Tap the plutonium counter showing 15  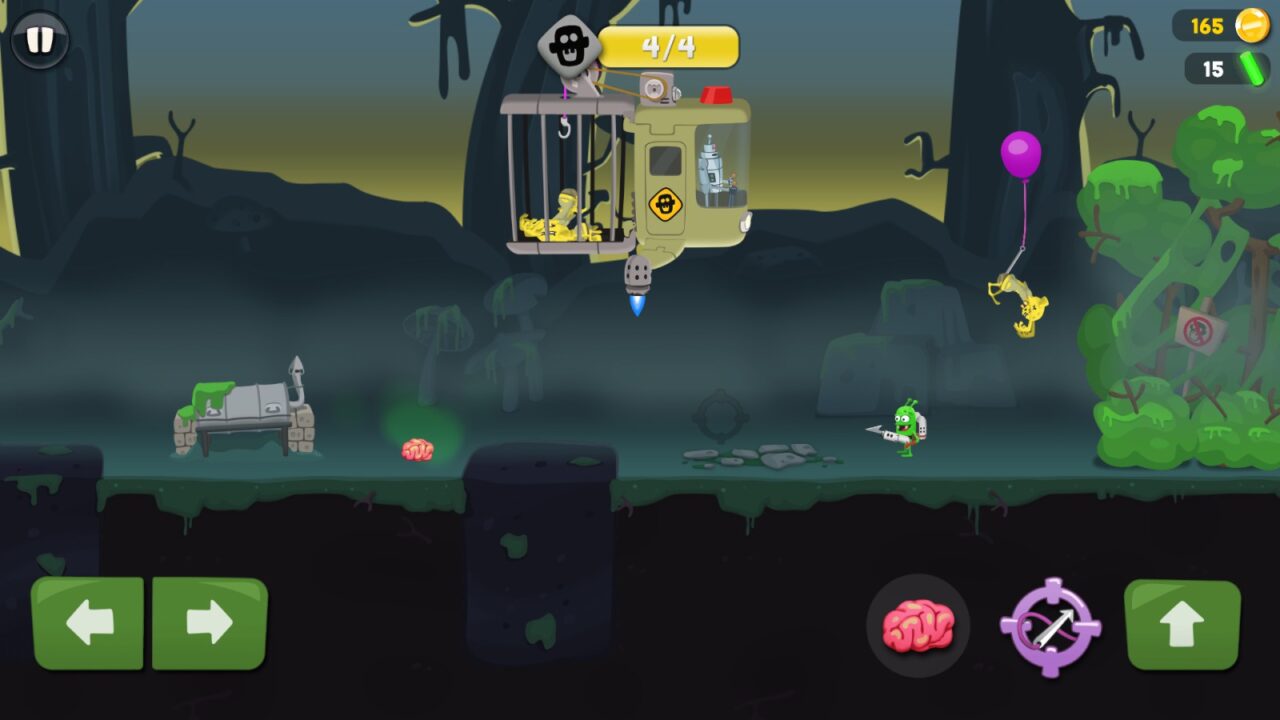click(1212, 68)
